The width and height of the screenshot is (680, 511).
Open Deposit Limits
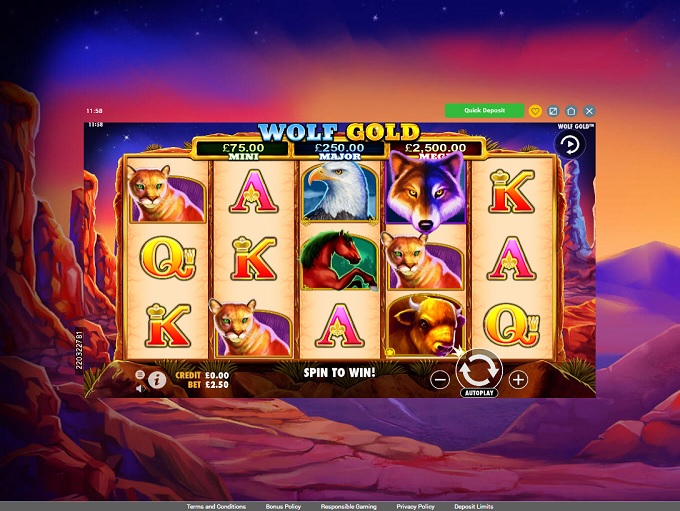click(x=474, y=507)
